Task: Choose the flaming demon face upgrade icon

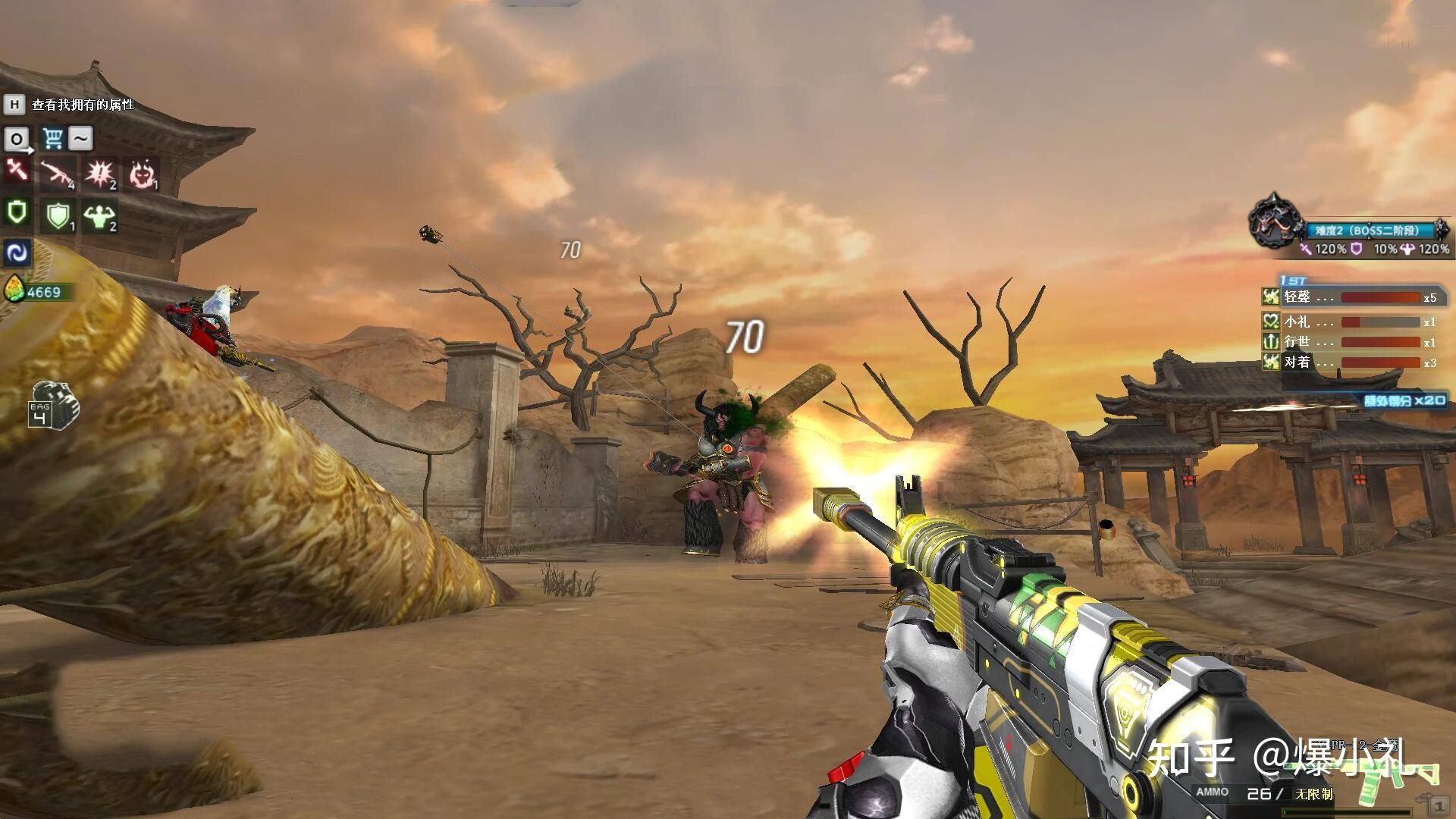Action: pyautogui.click(x=141, y=174)
